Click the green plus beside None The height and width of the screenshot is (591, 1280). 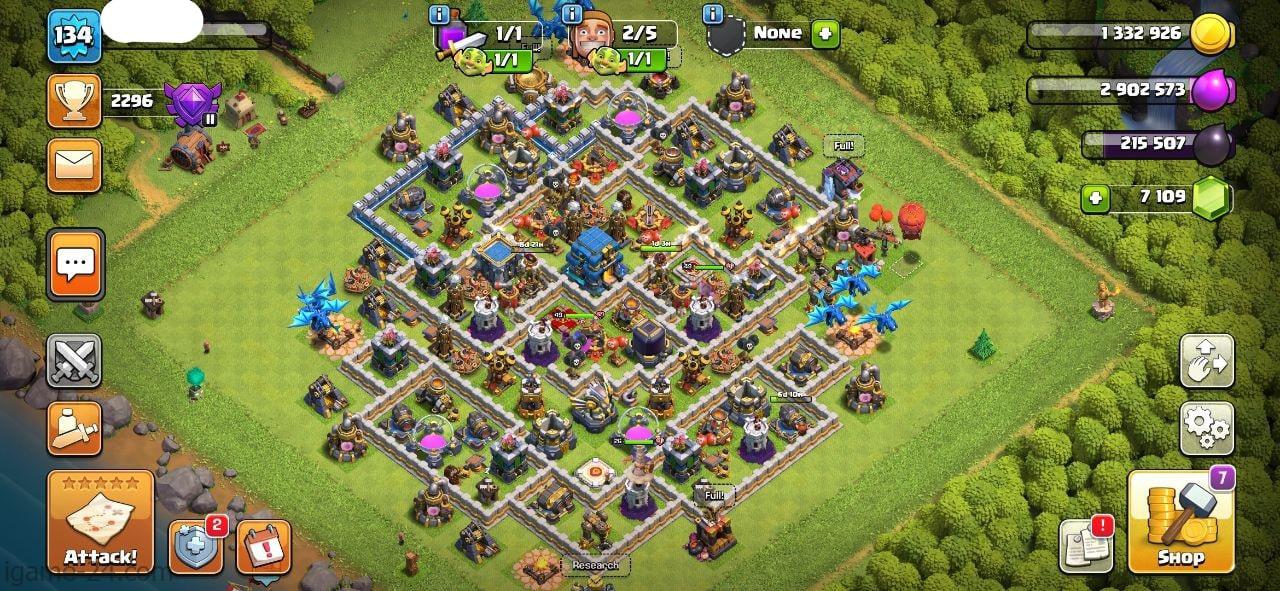(x=825, y=34)
